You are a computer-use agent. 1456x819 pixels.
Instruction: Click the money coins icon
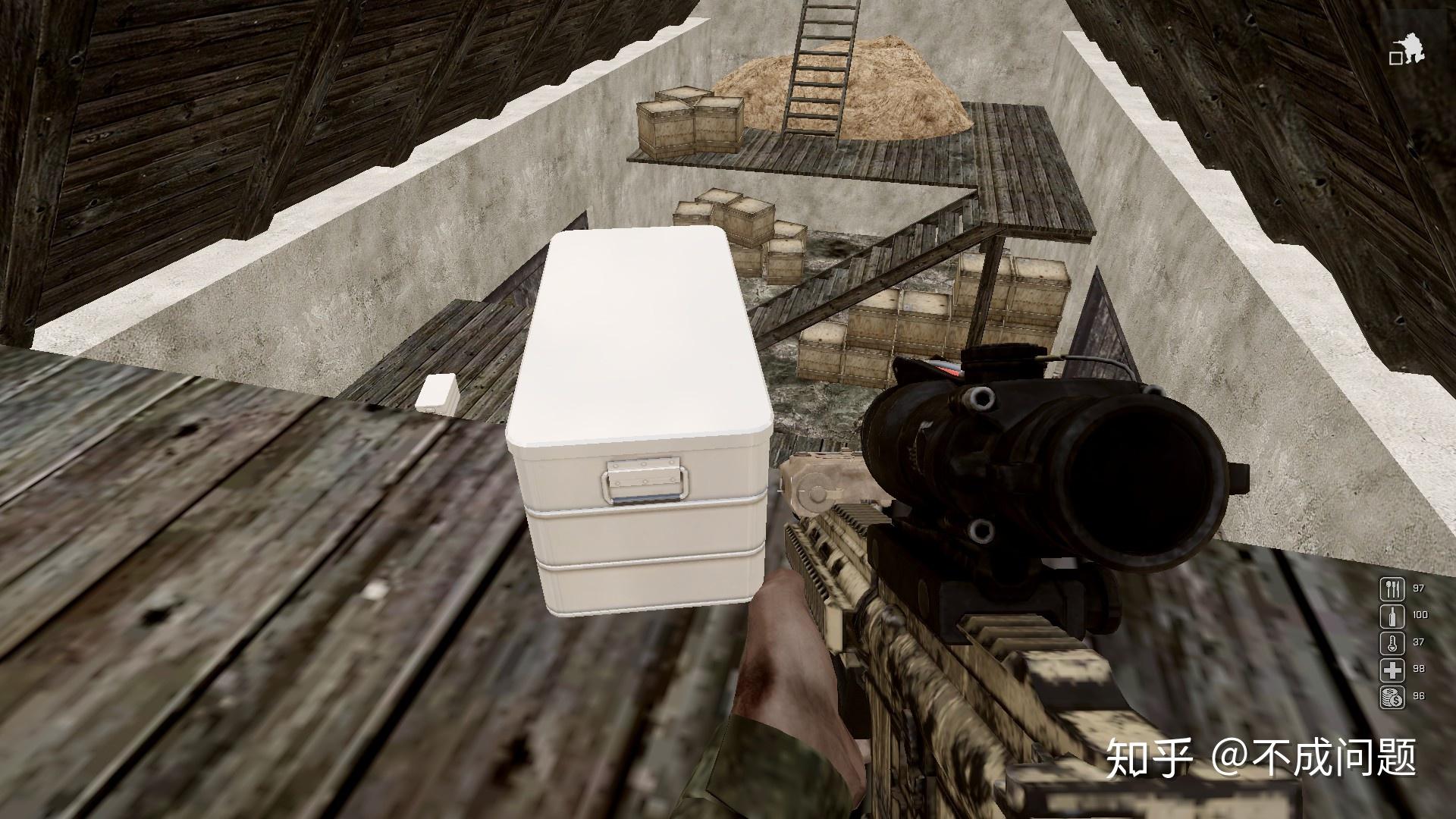click(x=1392, y=698)
